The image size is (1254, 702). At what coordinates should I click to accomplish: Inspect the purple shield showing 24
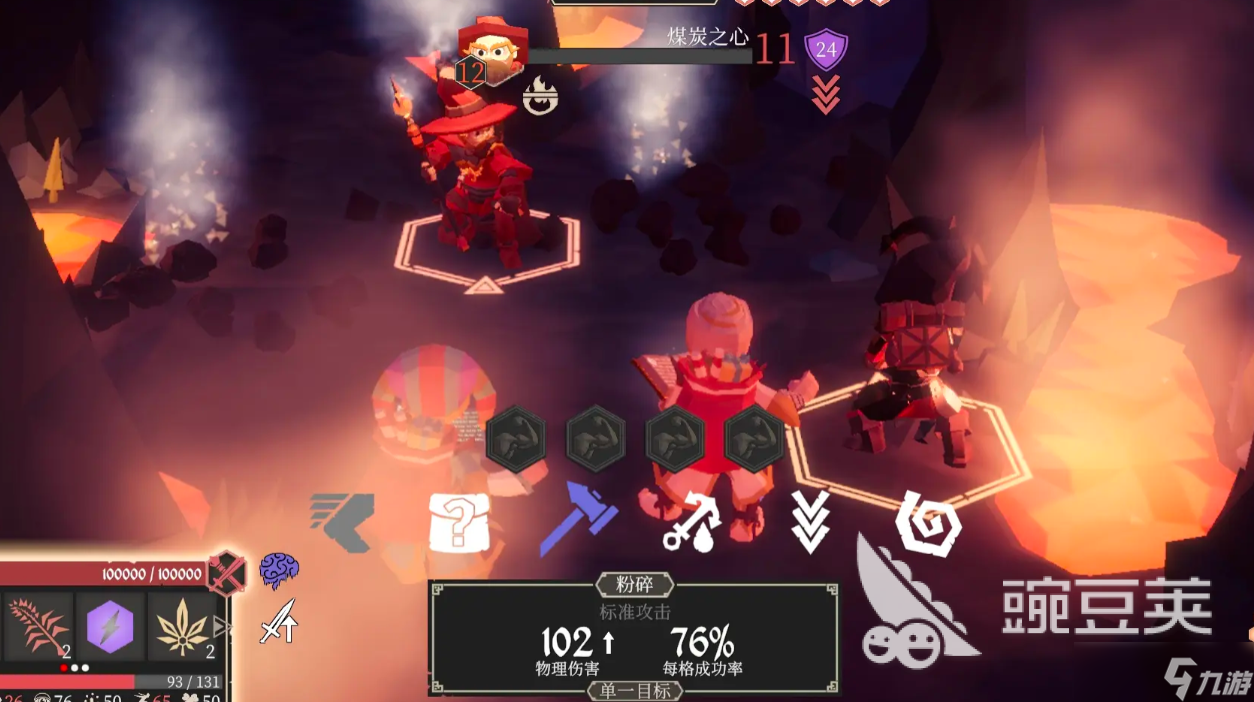(x=826, y=48)
